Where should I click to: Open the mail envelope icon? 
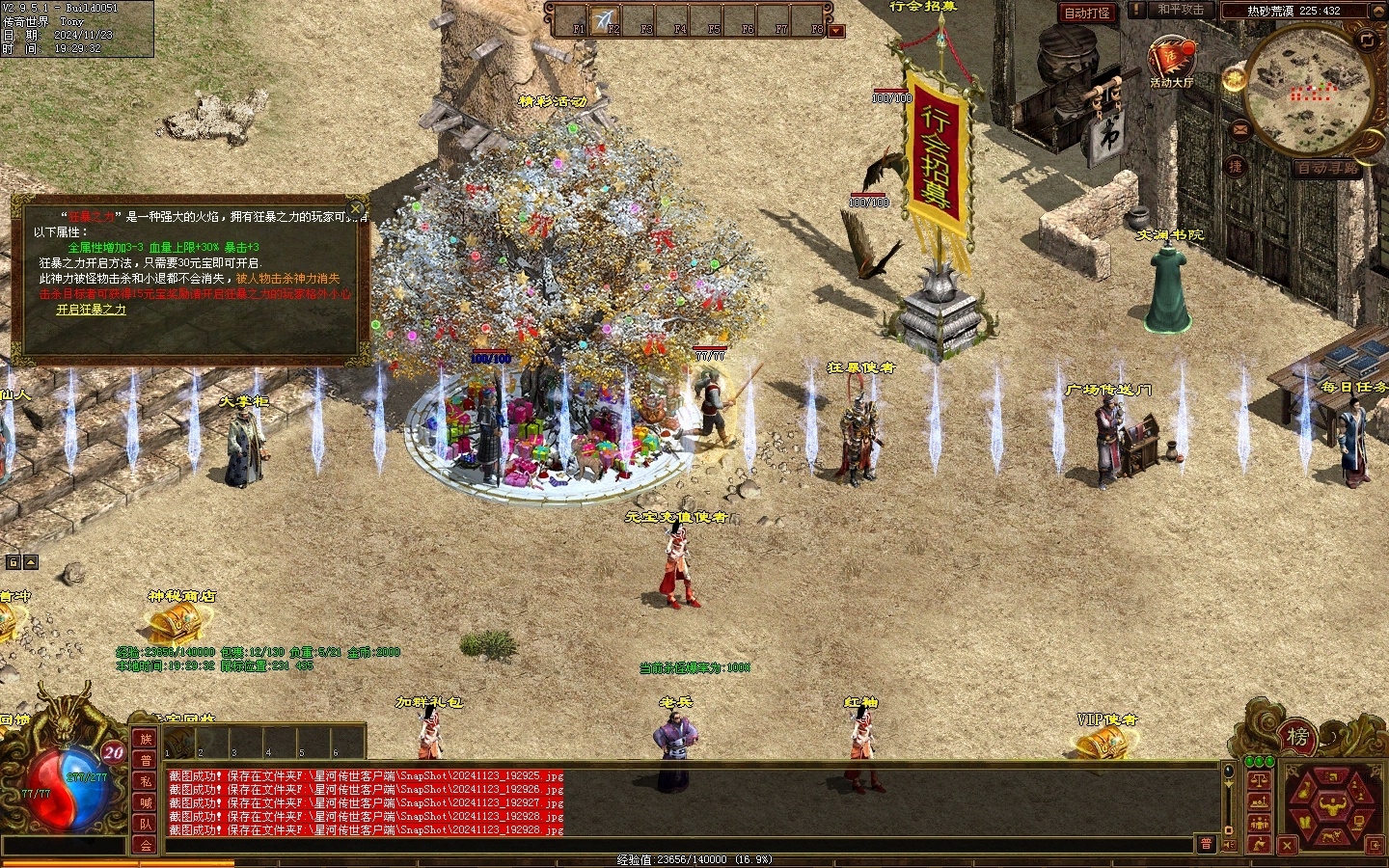click(x=1239, y=128)
